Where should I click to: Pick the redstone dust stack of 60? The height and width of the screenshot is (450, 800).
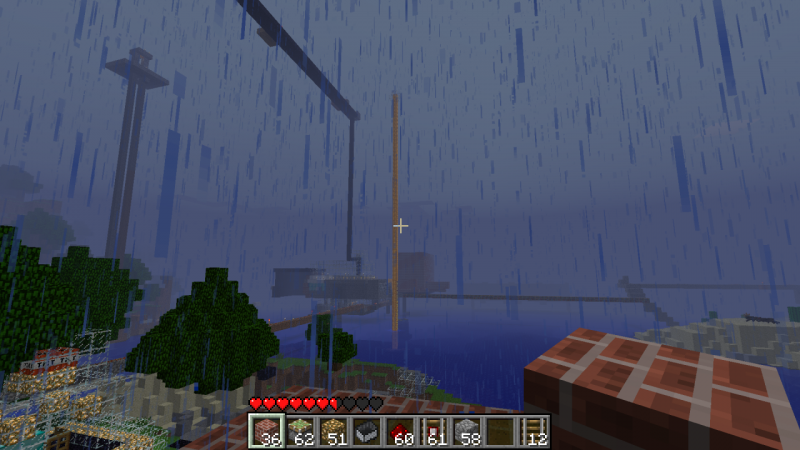tap(399, 431)
